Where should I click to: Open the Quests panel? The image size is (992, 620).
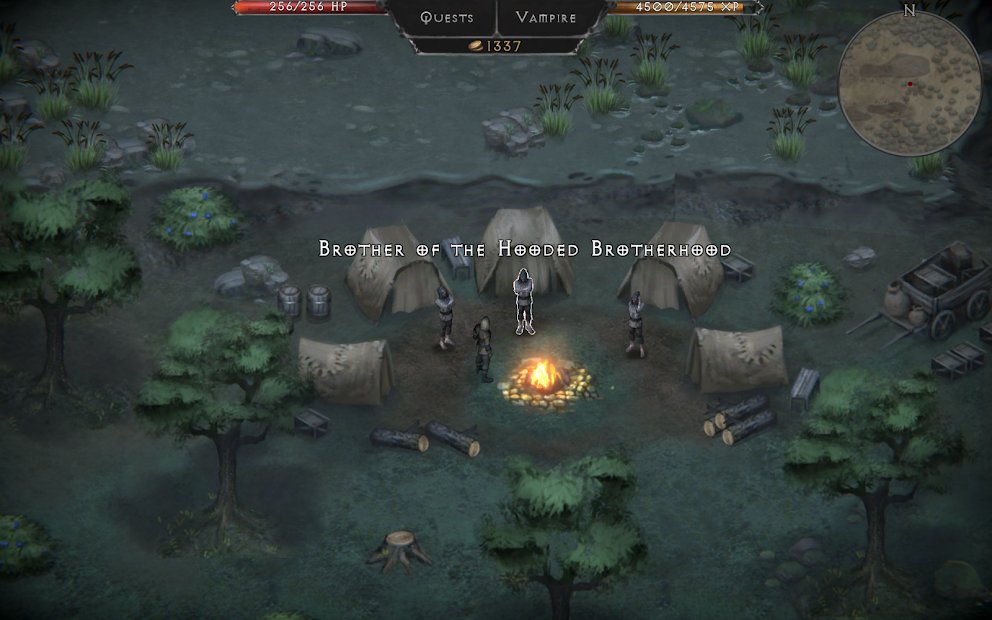click(445, 17)
